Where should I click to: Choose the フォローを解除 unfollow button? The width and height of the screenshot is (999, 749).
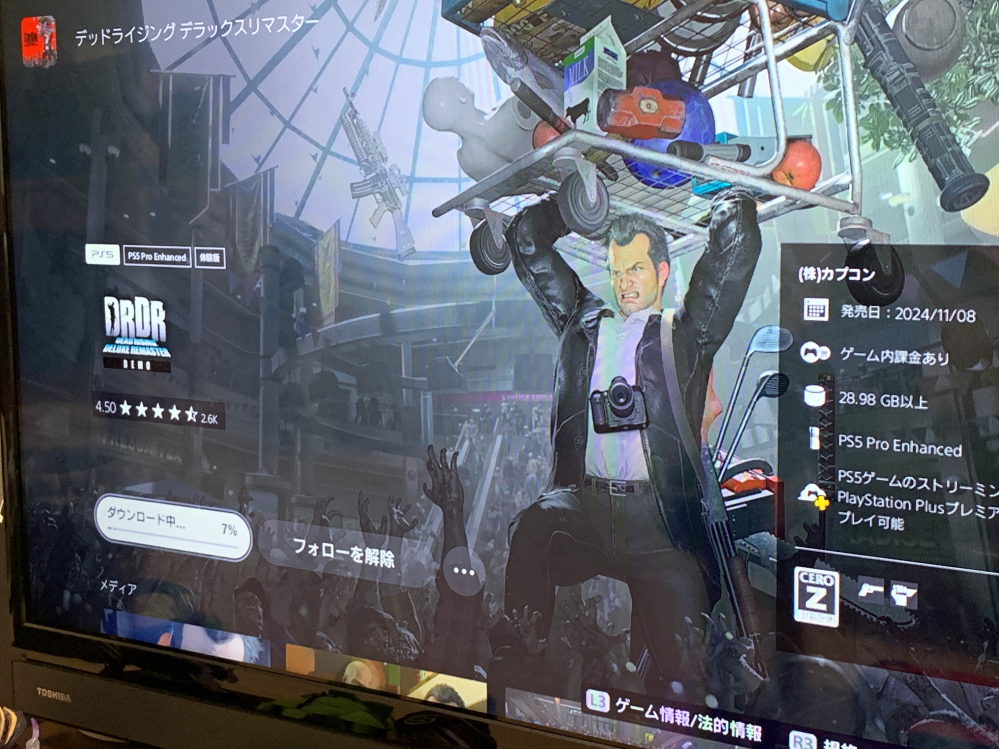tap(344, 557)
